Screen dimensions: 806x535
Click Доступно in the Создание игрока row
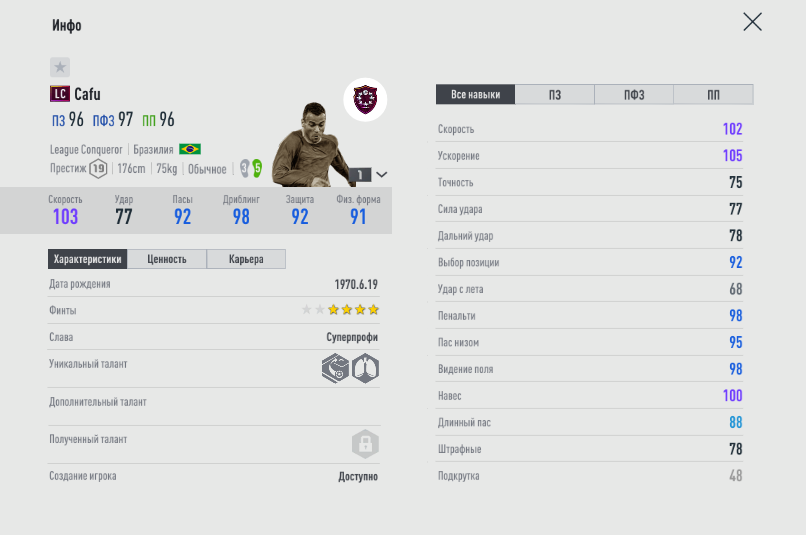click(358, 477)
